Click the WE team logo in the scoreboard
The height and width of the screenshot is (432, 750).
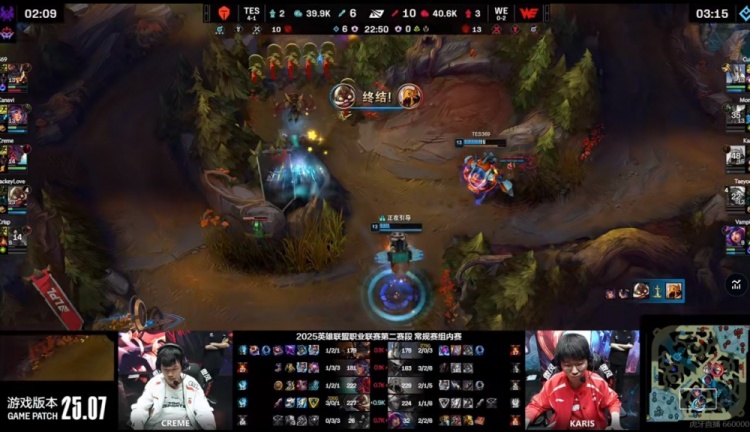(529, 13)
